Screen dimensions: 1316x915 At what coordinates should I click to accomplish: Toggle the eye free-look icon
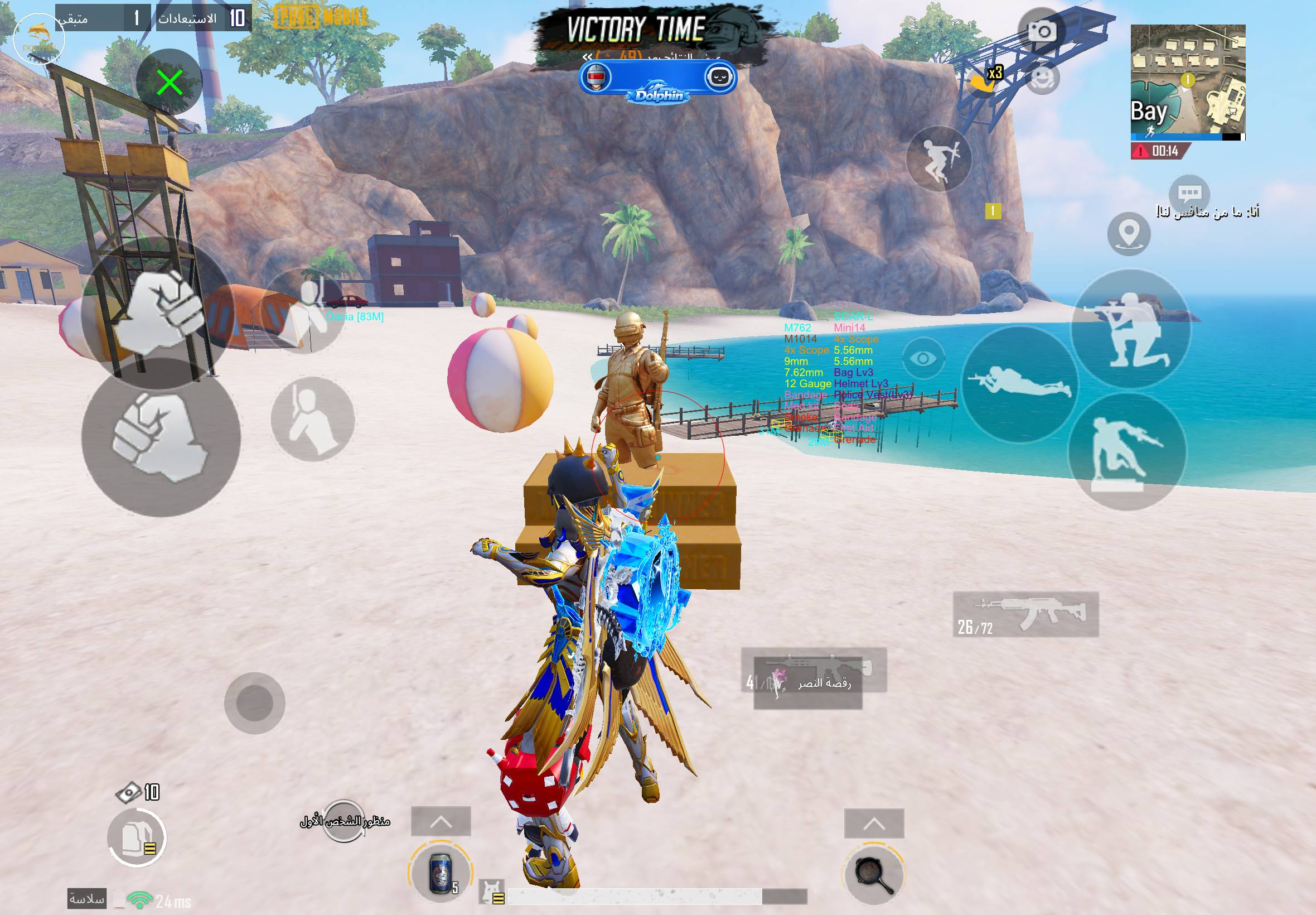(923, 359)
